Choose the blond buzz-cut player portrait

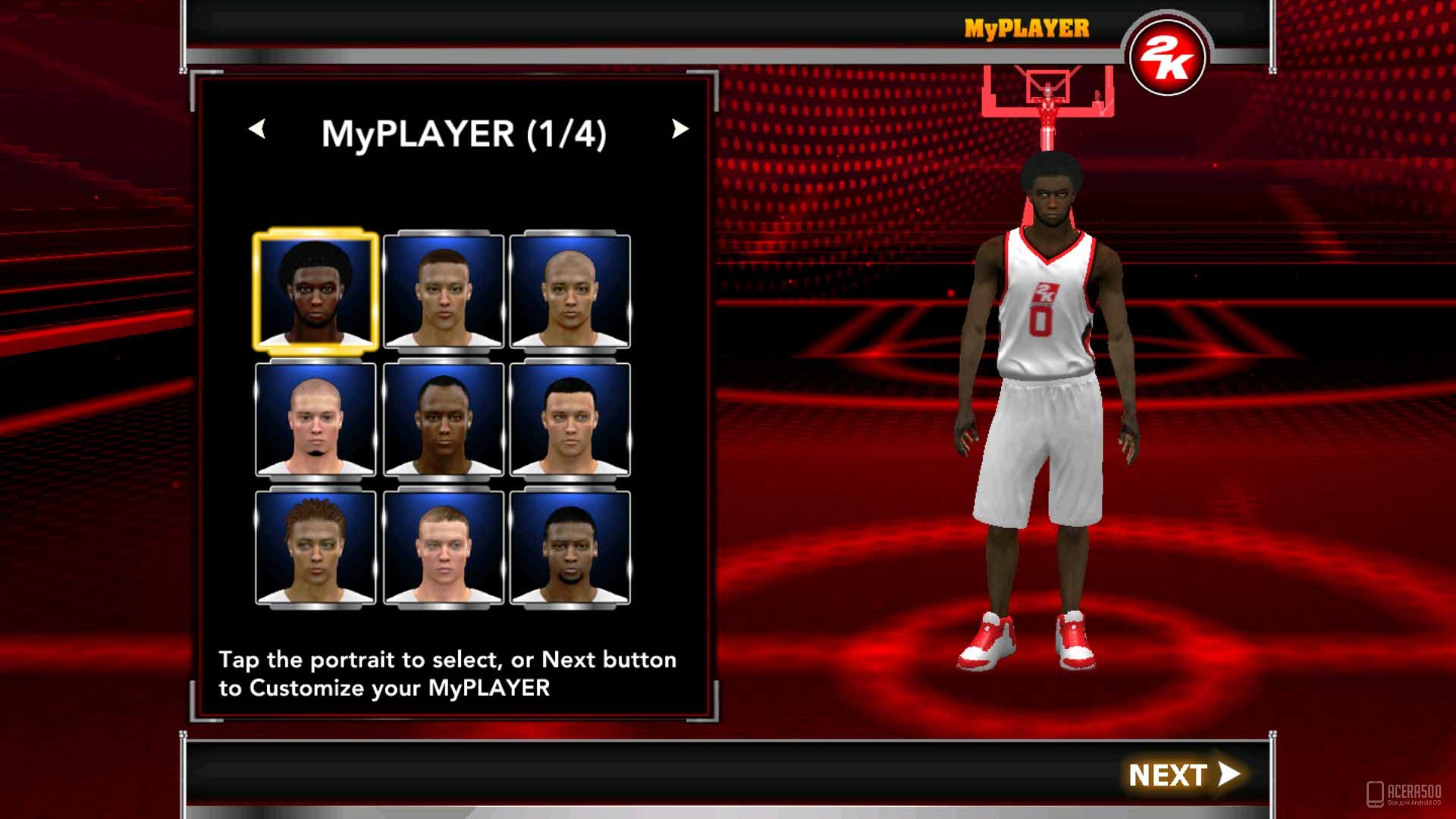coord(444,547)
